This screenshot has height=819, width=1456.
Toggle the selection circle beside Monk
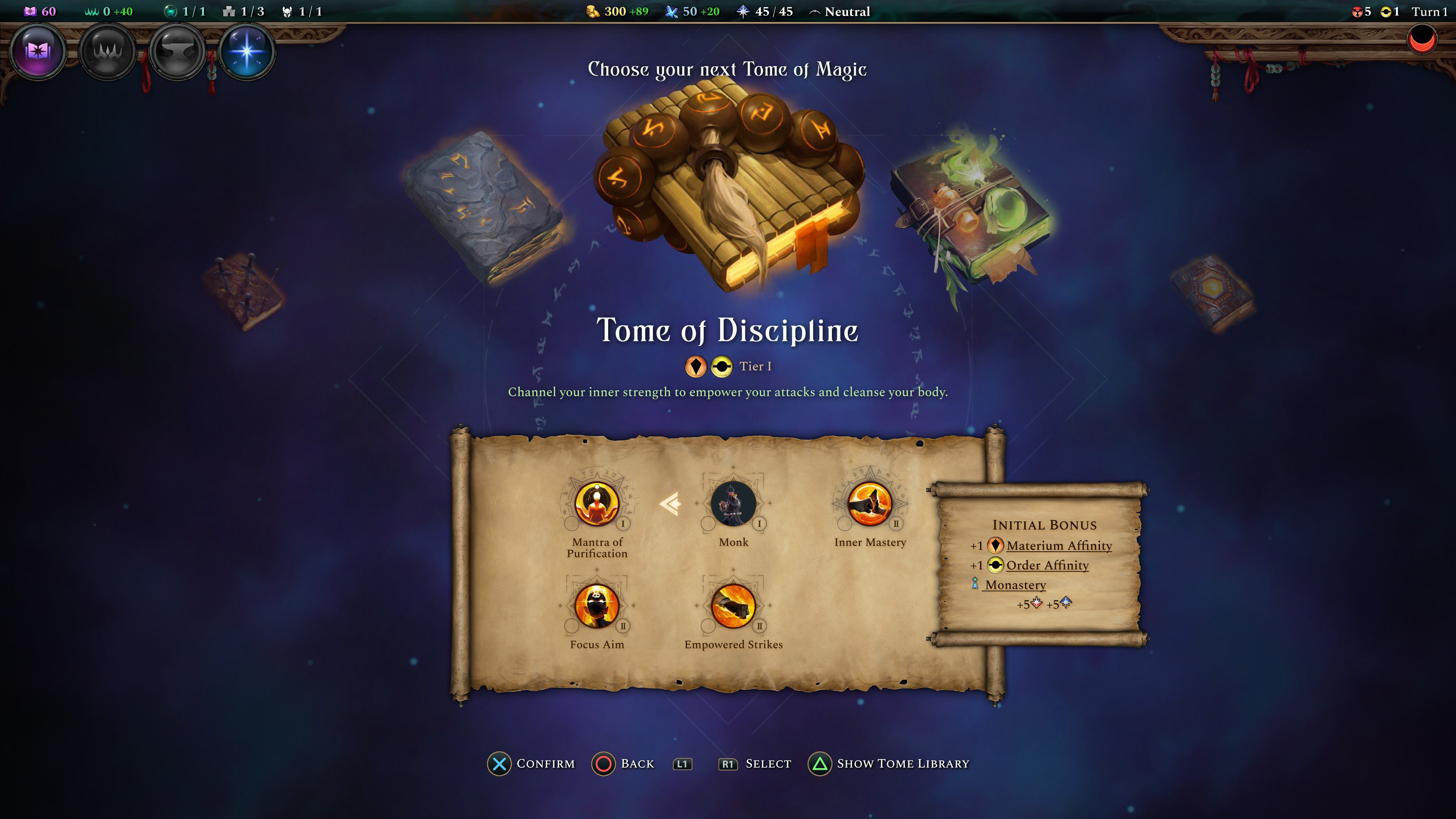pyautogui.click(x=708, y=524)
